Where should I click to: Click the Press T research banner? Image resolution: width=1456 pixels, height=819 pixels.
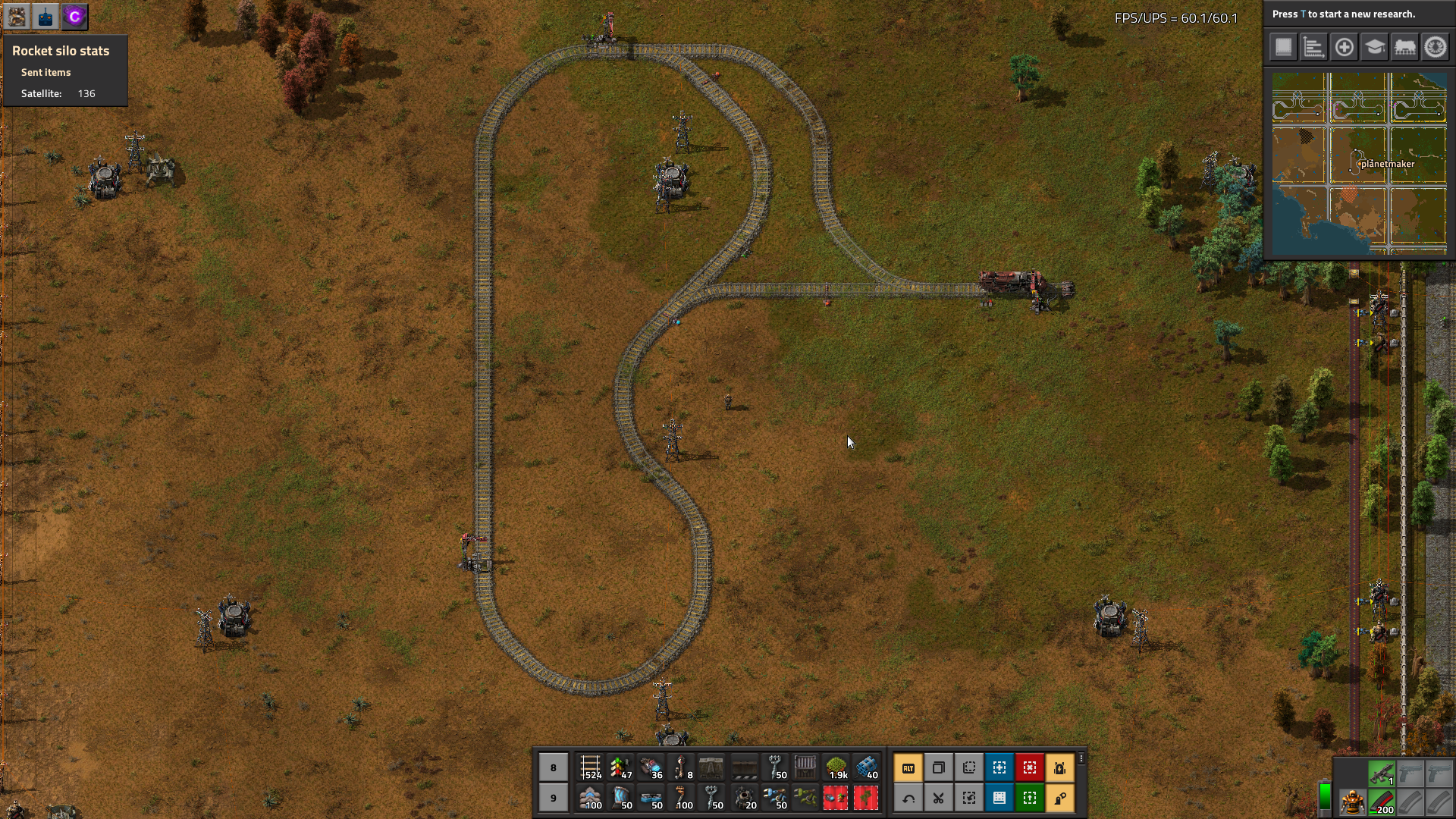[x=1357, y=14]
